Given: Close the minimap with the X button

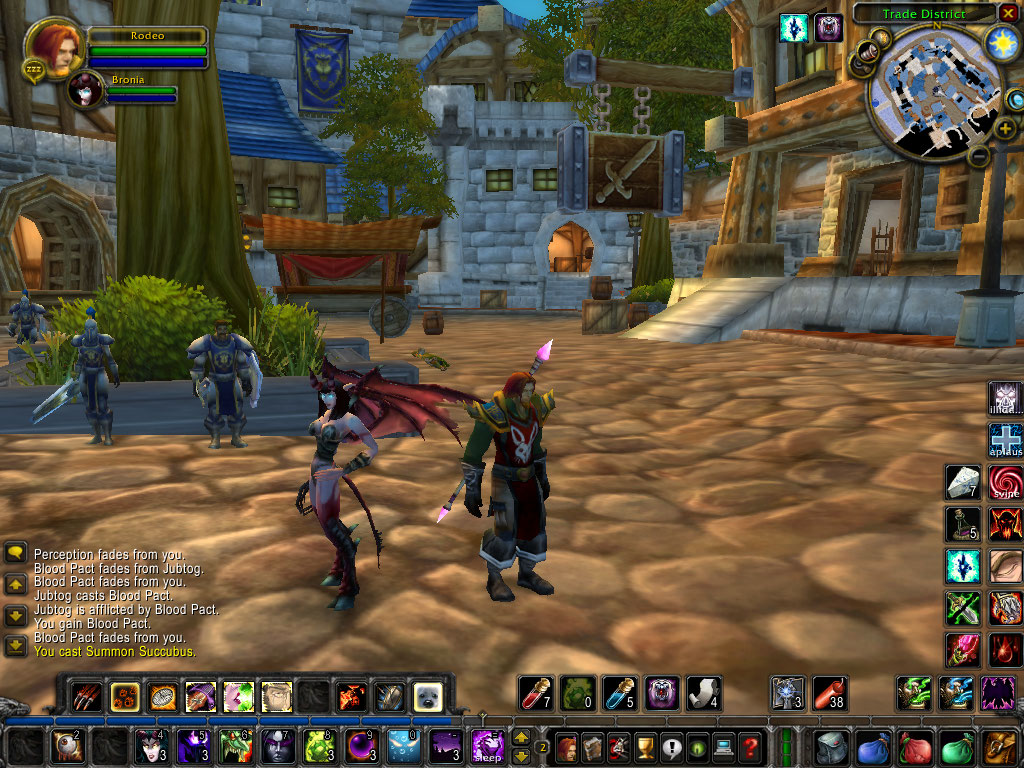Looking at the screenshot, I should (1009, 13).
